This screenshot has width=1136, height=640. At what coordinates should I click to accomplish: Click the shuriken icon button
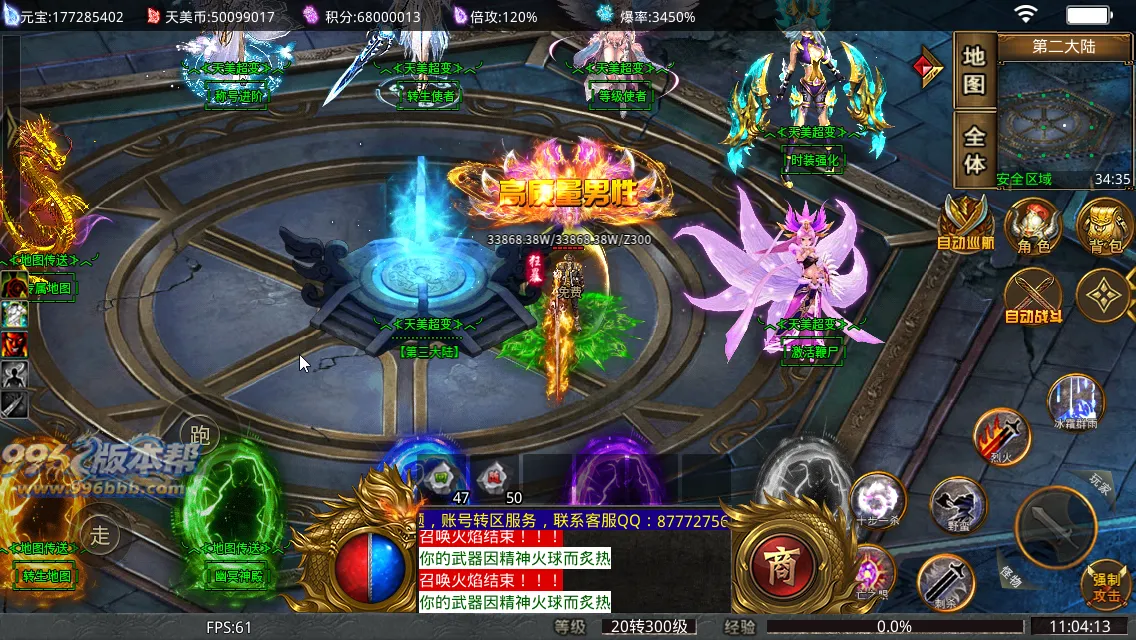[x=1104, y=296]
